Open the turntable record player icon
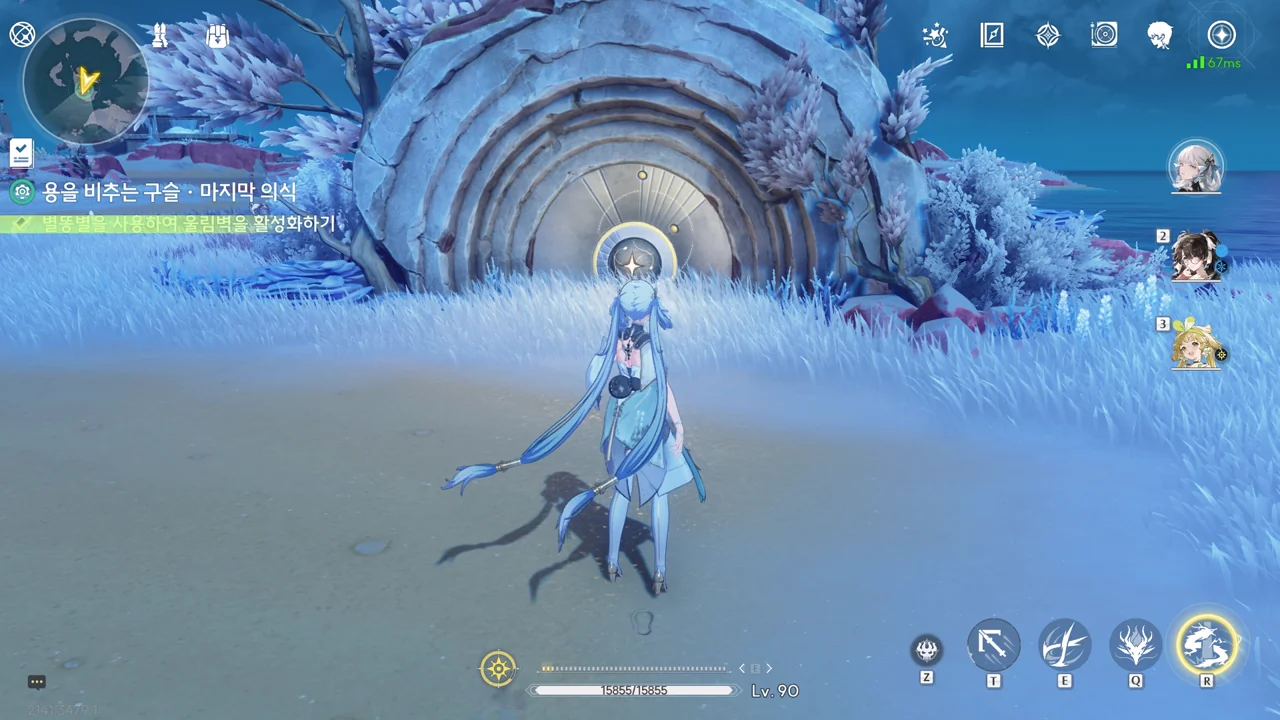Viewport: 1280px width, 720px height. pos(1104,36)
